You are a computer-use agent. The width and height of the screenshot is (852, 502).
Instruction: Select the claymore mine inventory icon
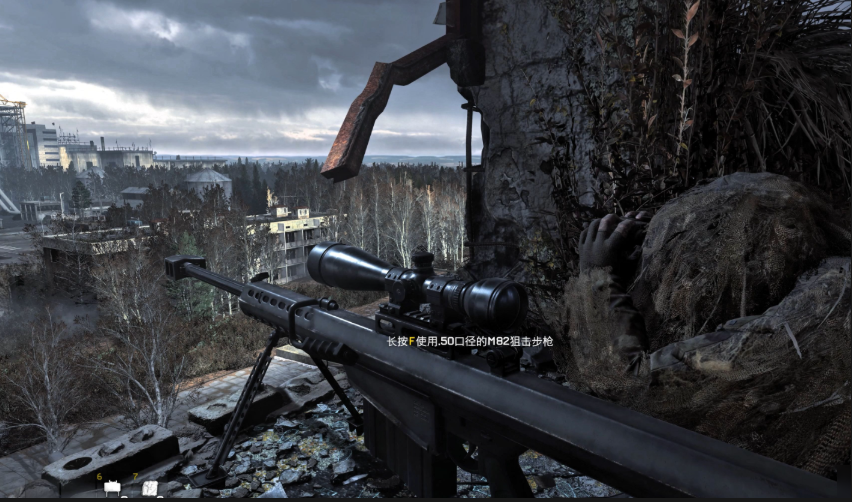coord(112,488)
